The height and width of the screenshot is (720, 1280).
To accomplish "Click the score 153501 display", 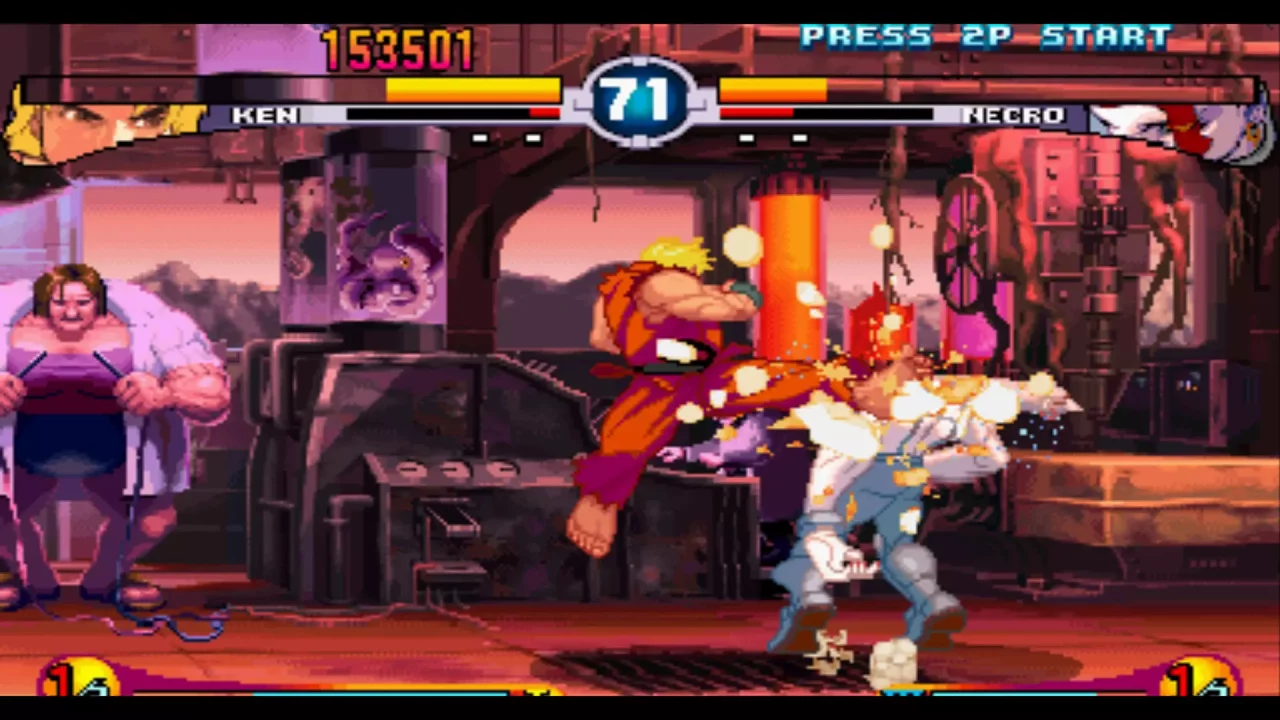I will pos(398,50).
